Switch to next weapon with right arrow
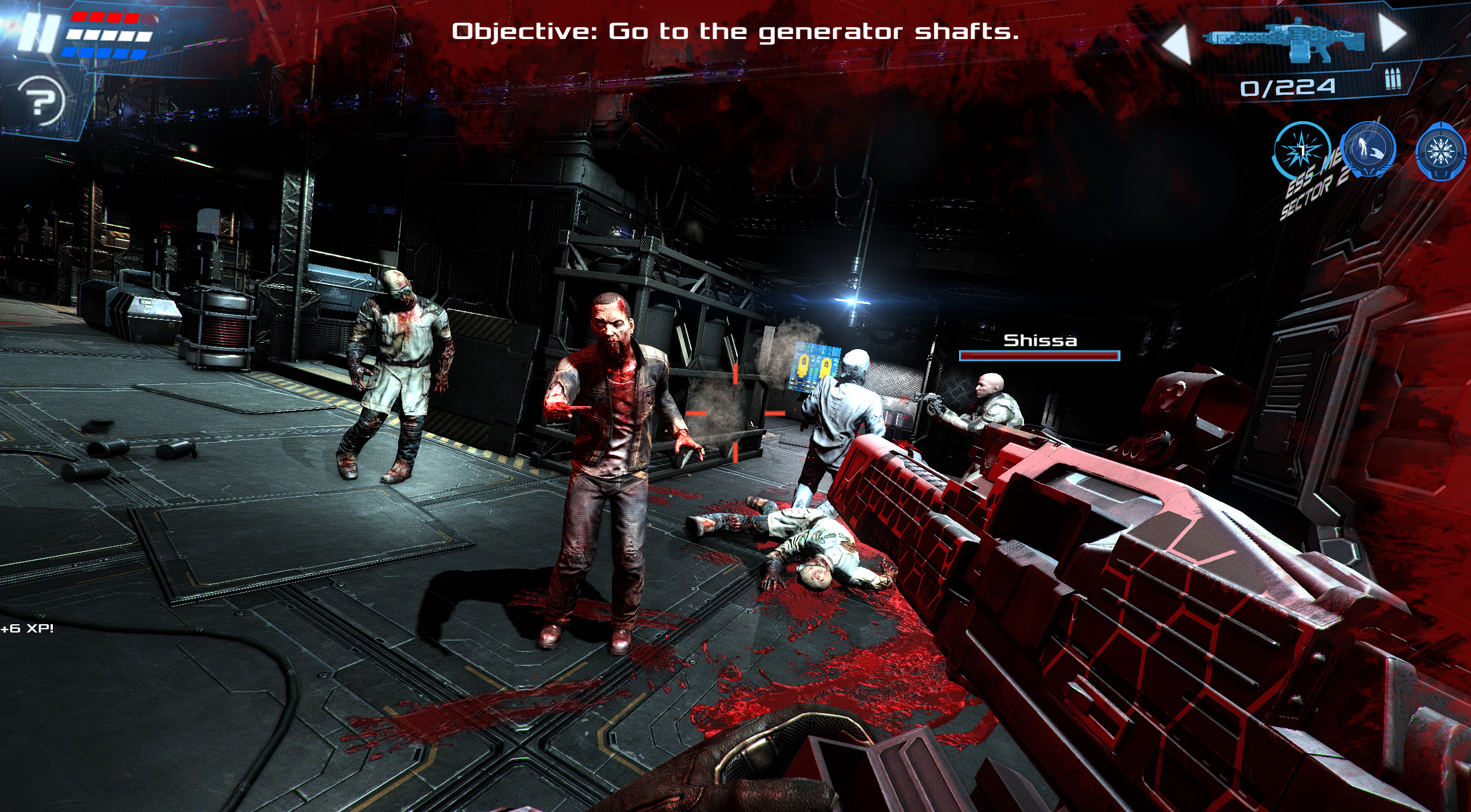The image size is (1471, 812). click(1393, 32)
